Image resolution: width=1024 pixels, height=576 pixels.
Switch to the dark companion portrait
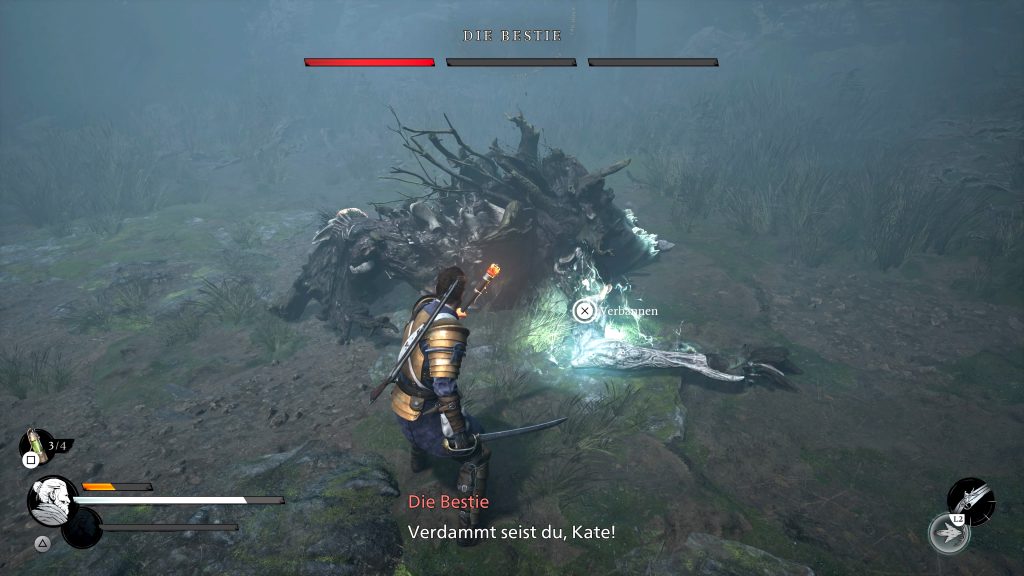tap(82, 528)
